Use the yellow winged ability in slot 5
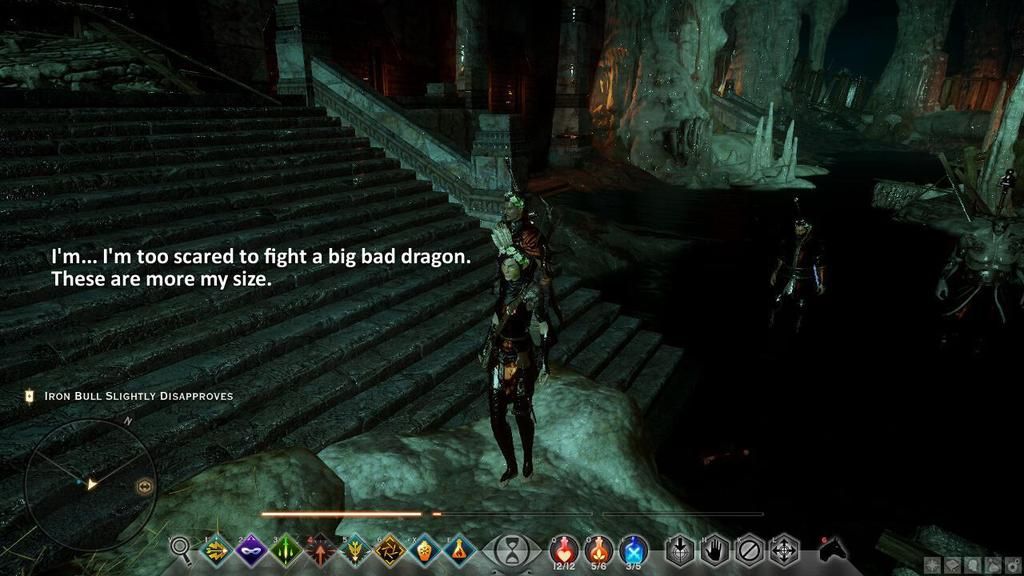The height and width of the screenshot is (576, 1024). (355, 549)
